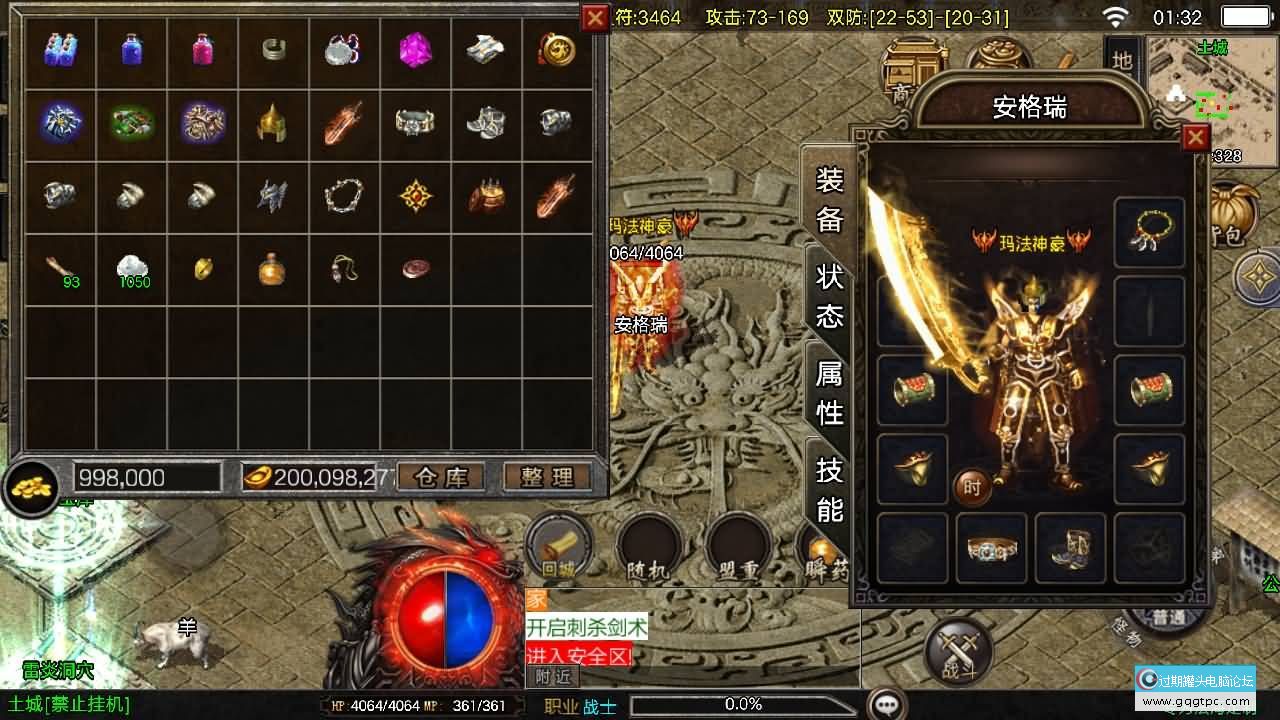1280x720 pixels.
Task: Select the 附近 nearby chat channel
Action: (551, 677)
